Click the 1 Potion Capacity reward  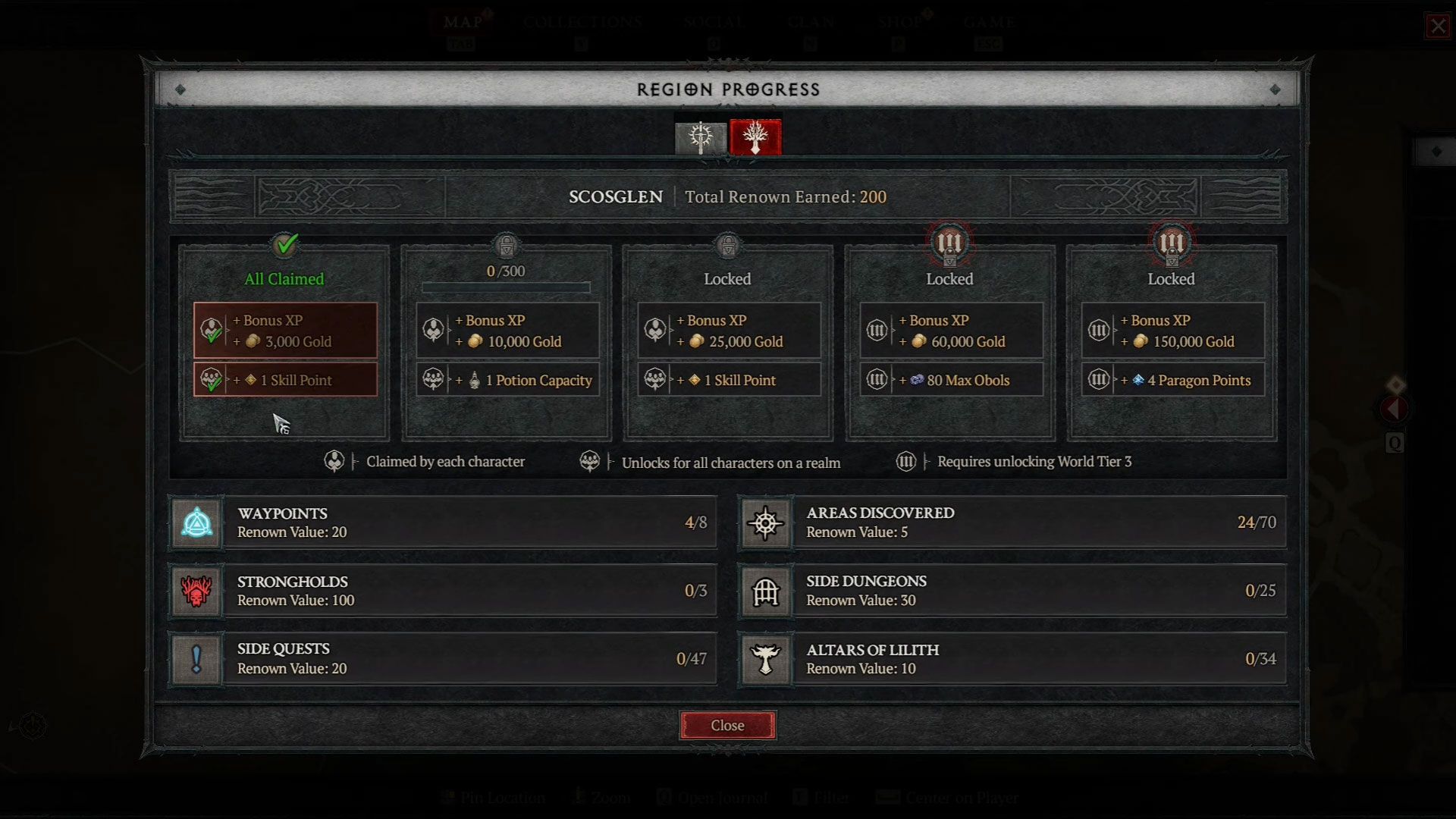(507, 380)
